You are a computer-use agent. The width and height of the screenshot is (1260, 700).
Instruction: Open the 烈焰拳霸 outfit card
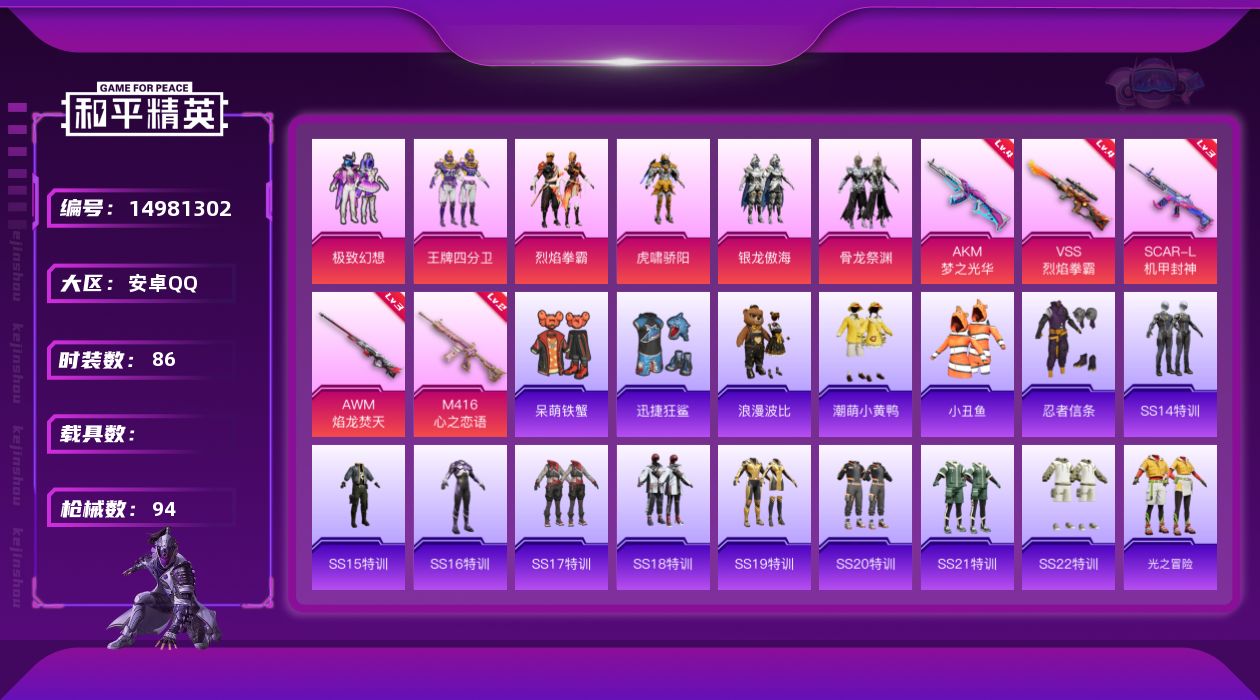tap(561, 211)
